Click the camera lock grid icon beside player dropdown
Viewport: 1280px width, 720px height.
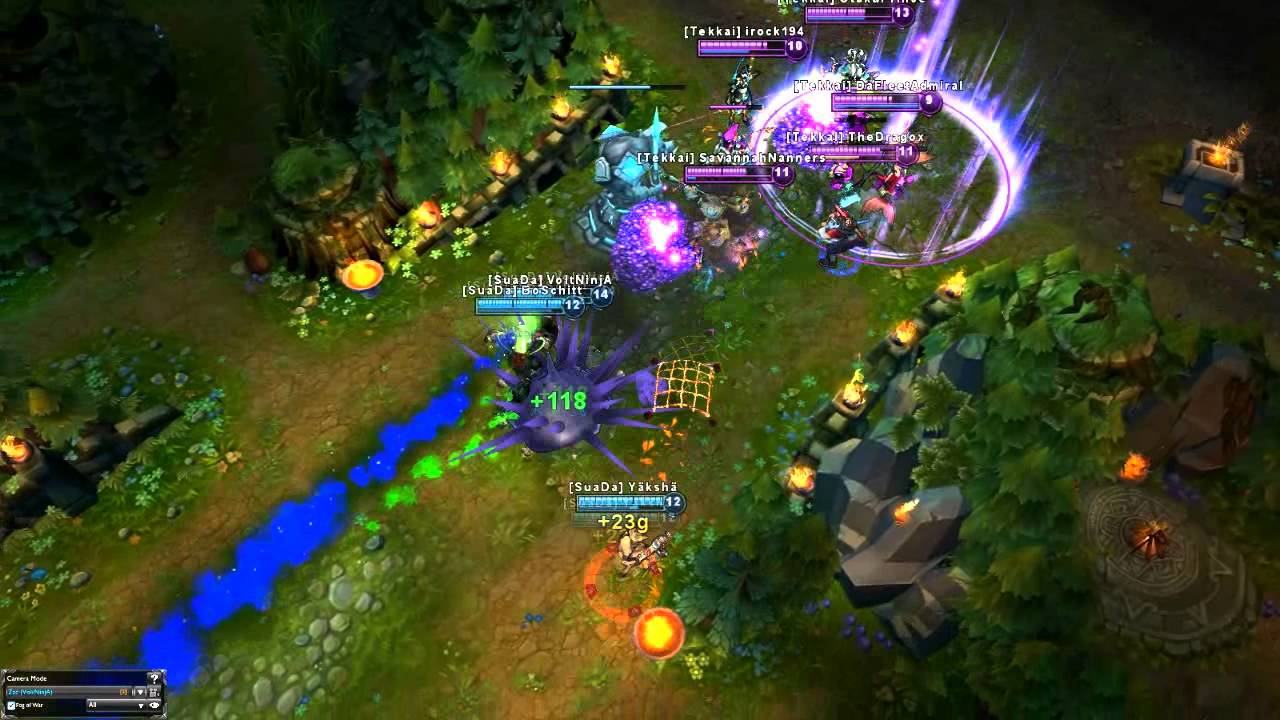pyautogui.click(x=155, y=692)
